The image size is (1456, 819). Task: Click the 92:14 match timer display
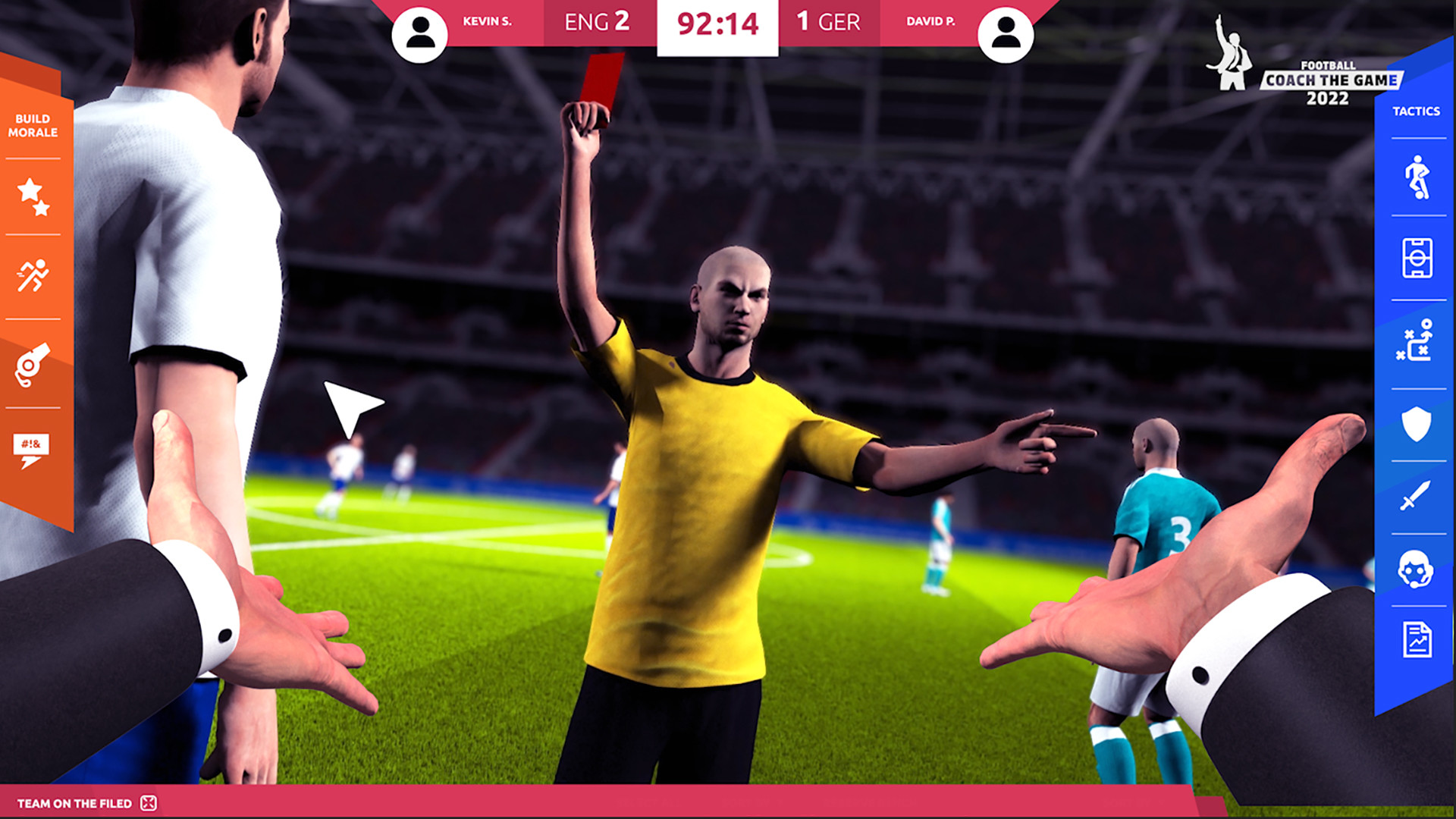pyautogui.click(x=717, y=24)
